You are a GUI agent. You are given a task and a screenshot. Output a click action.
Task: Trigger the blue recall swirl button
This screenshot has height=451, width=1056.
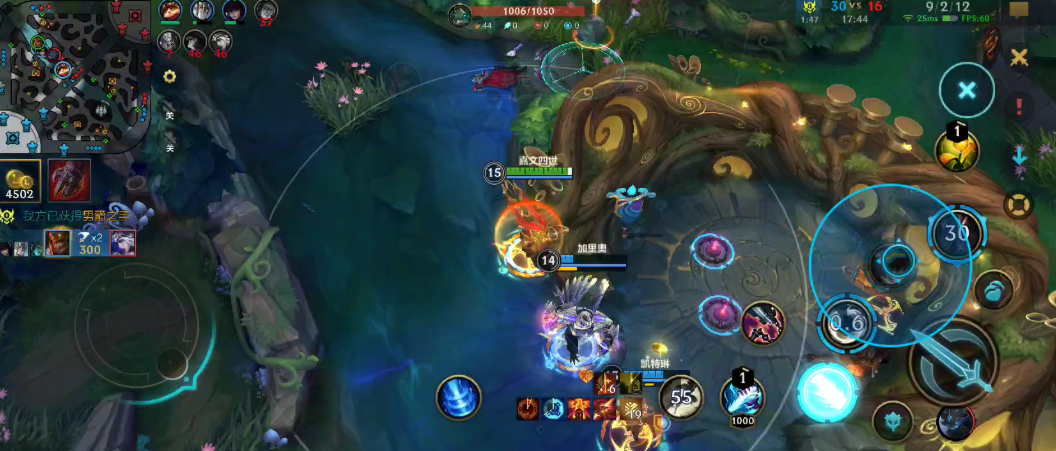[x=459, y=397]
